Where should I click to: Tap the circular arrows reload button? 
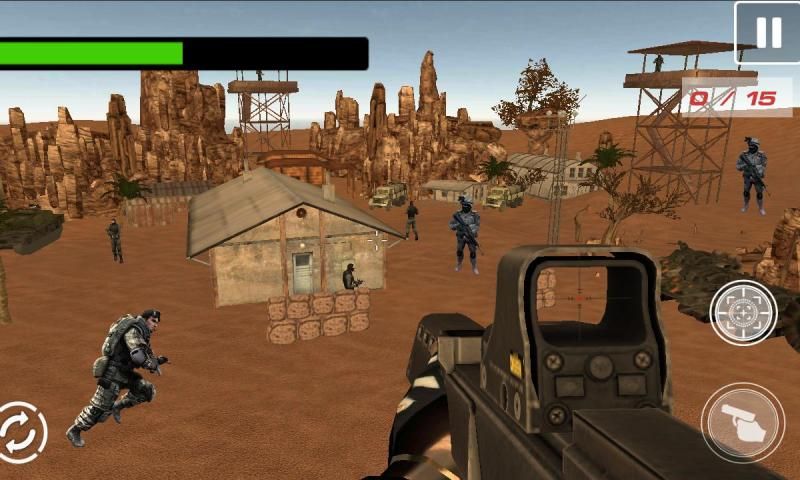click(x=20, y=433)
